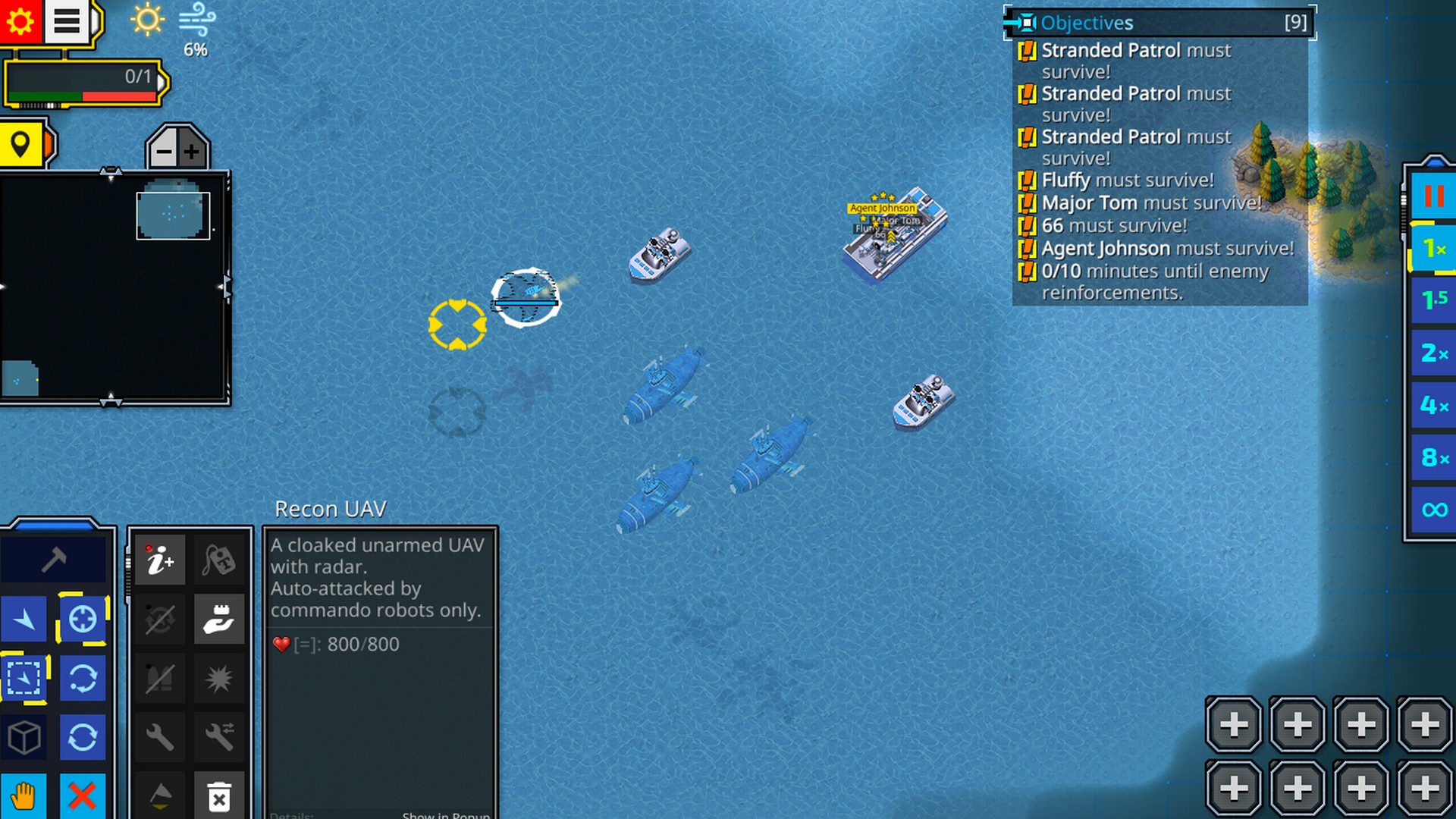The width and height of the screenshot is (1456, 819).
Task: Click the yellow map pin button
Action: tap(21, 144)
